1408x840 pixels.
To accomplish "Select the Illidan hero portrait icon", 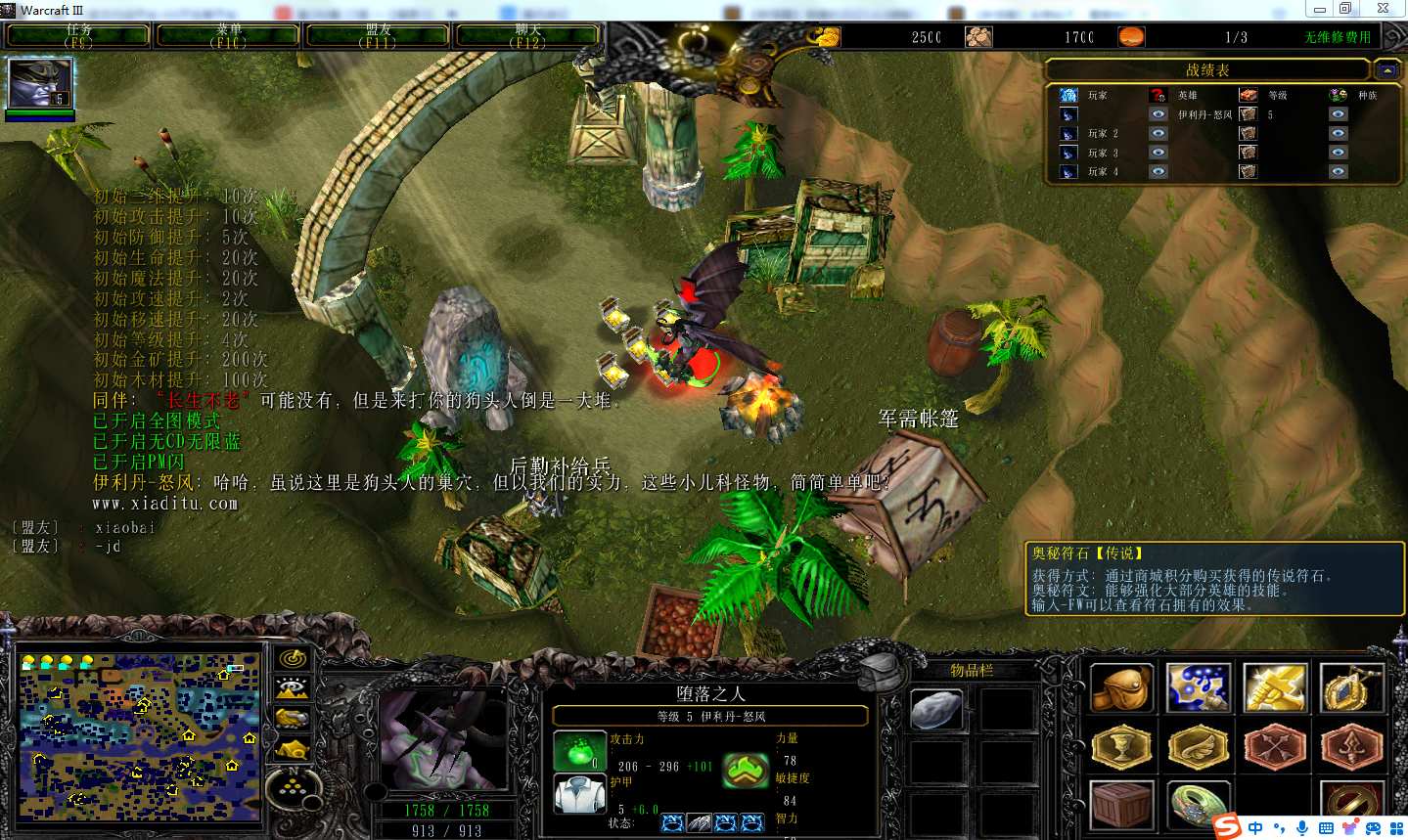I will [40, 84].
